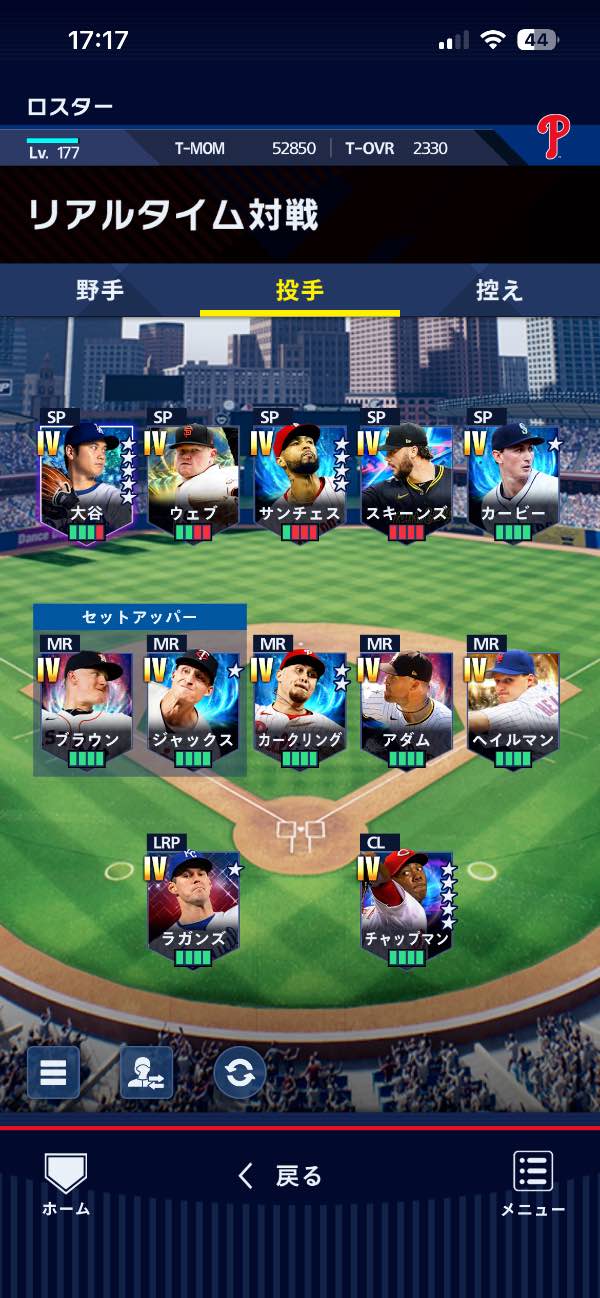Image resolution: width=600 pixels, height=1298 pixels.
Task: Select the 投手 tab
Action: 300,291
